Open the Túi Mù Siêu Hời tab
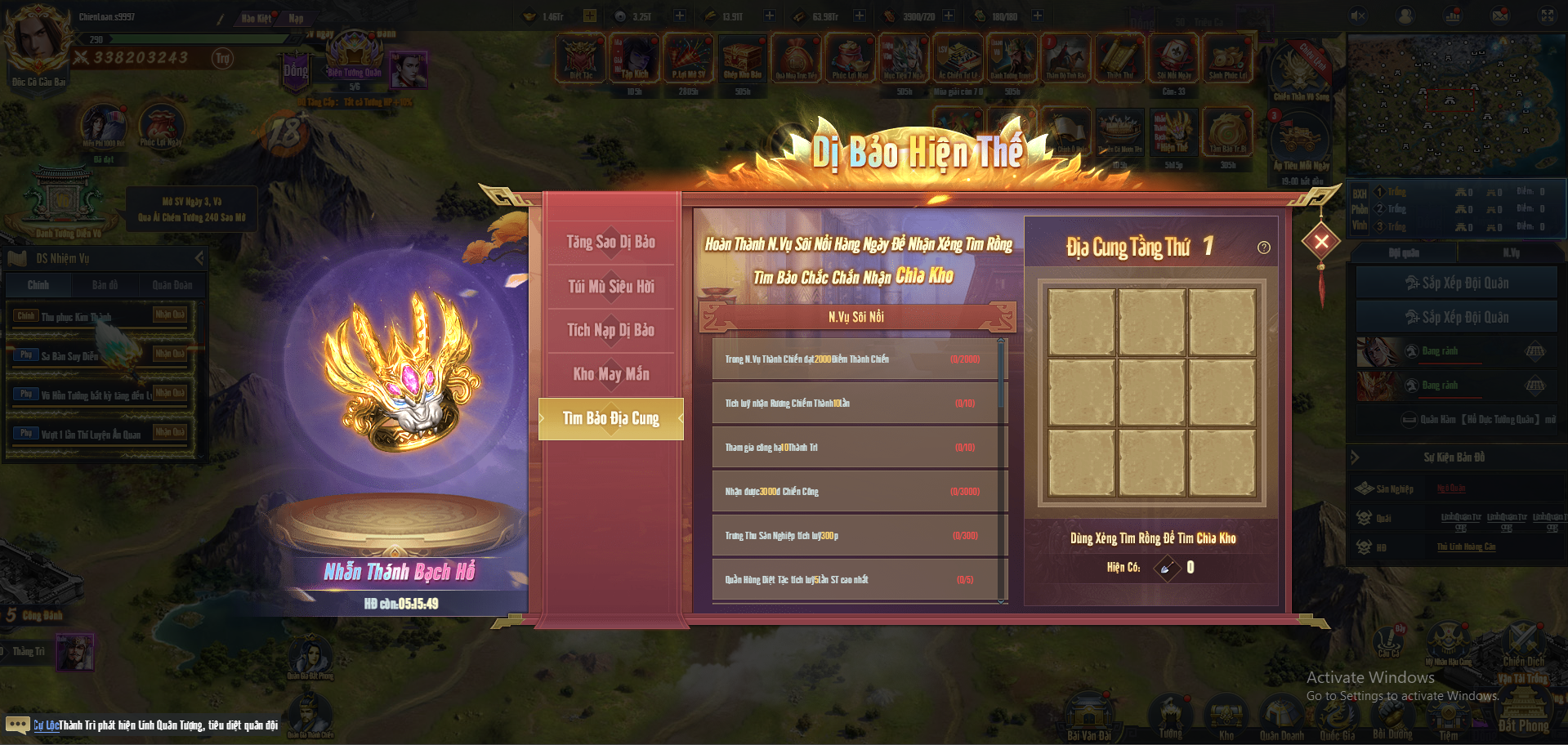 [611, 286]
